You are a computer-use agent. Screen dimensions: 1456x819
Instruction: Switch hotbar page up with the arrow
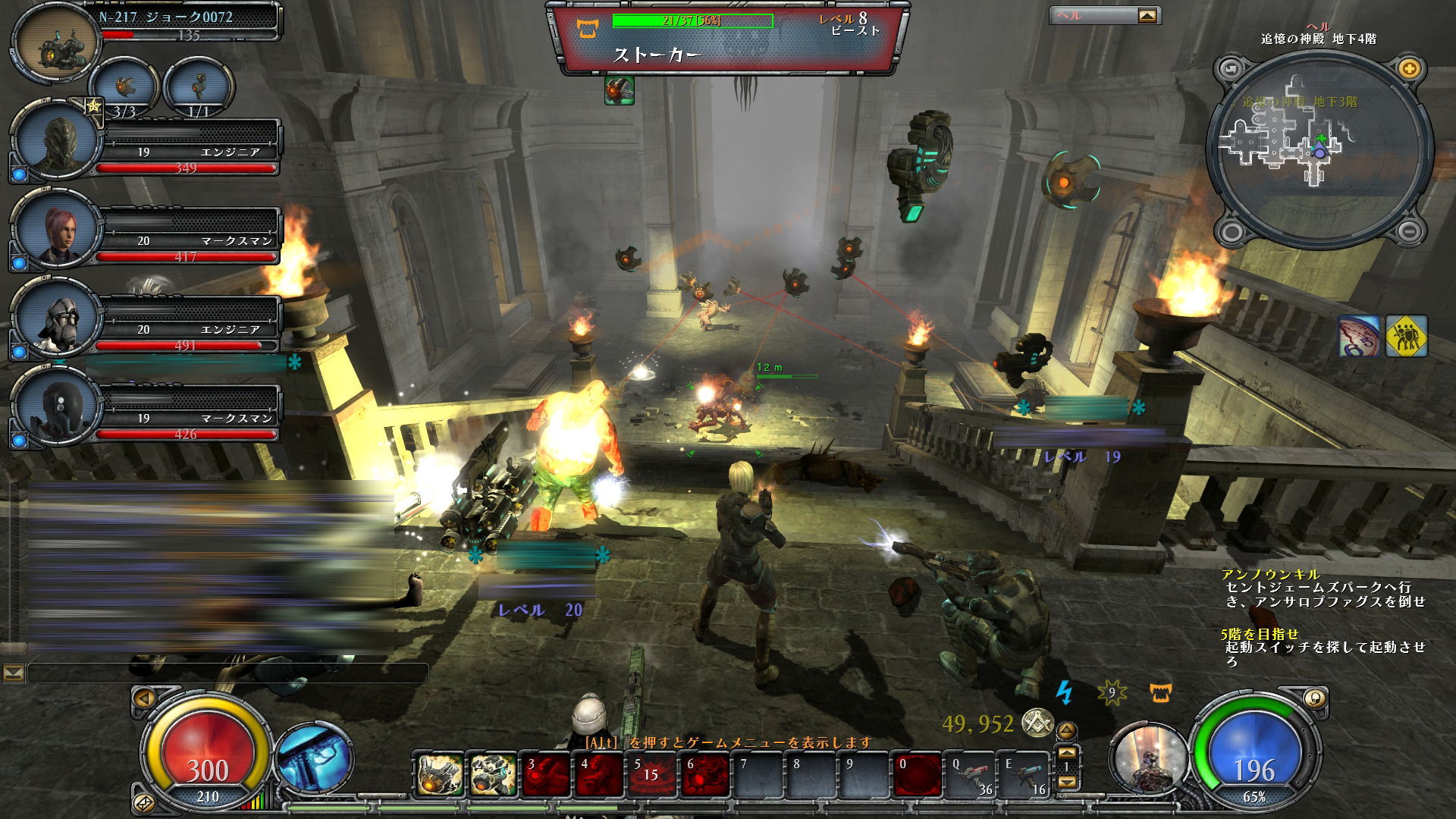point(1067,753)
